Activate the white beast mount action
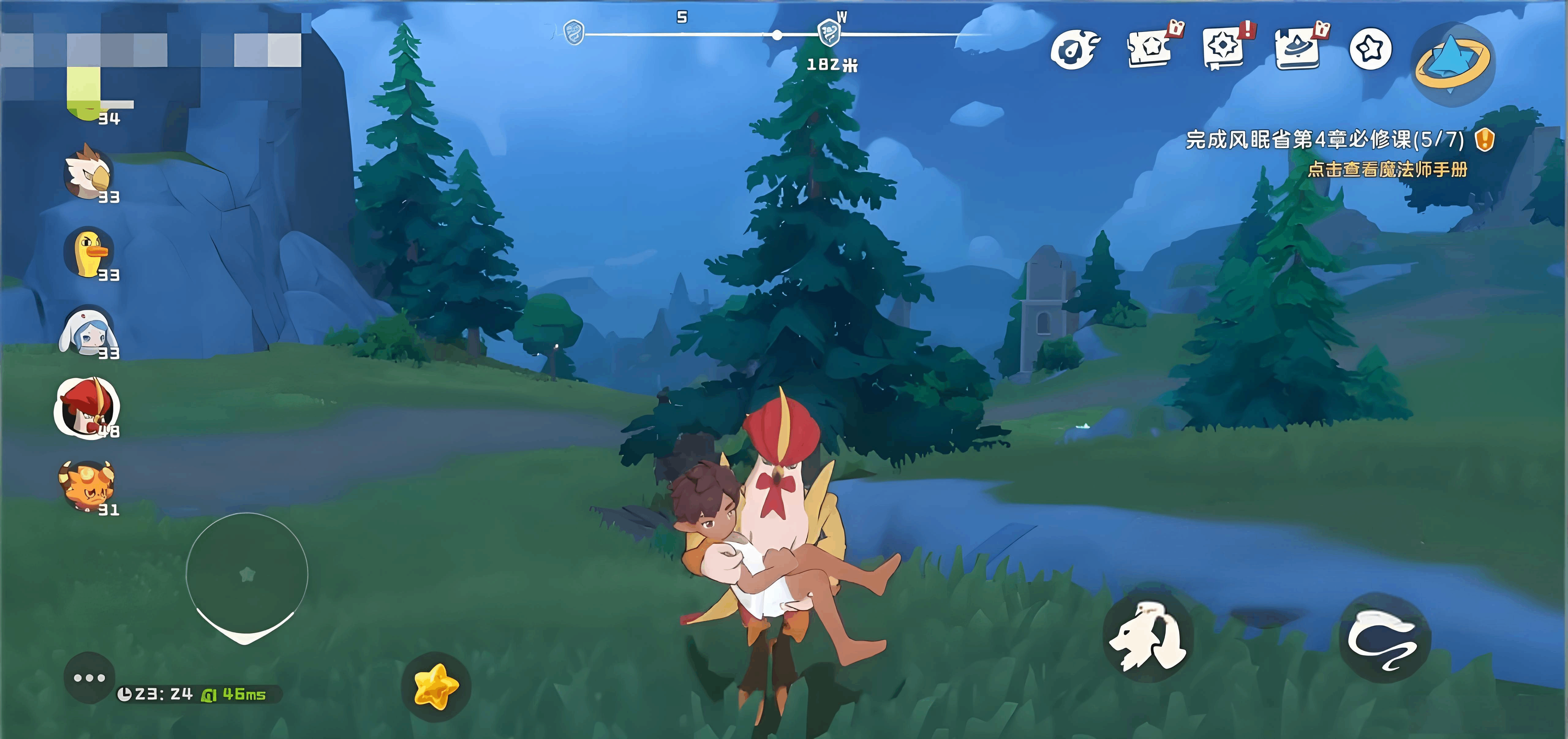 (1148, 636)
